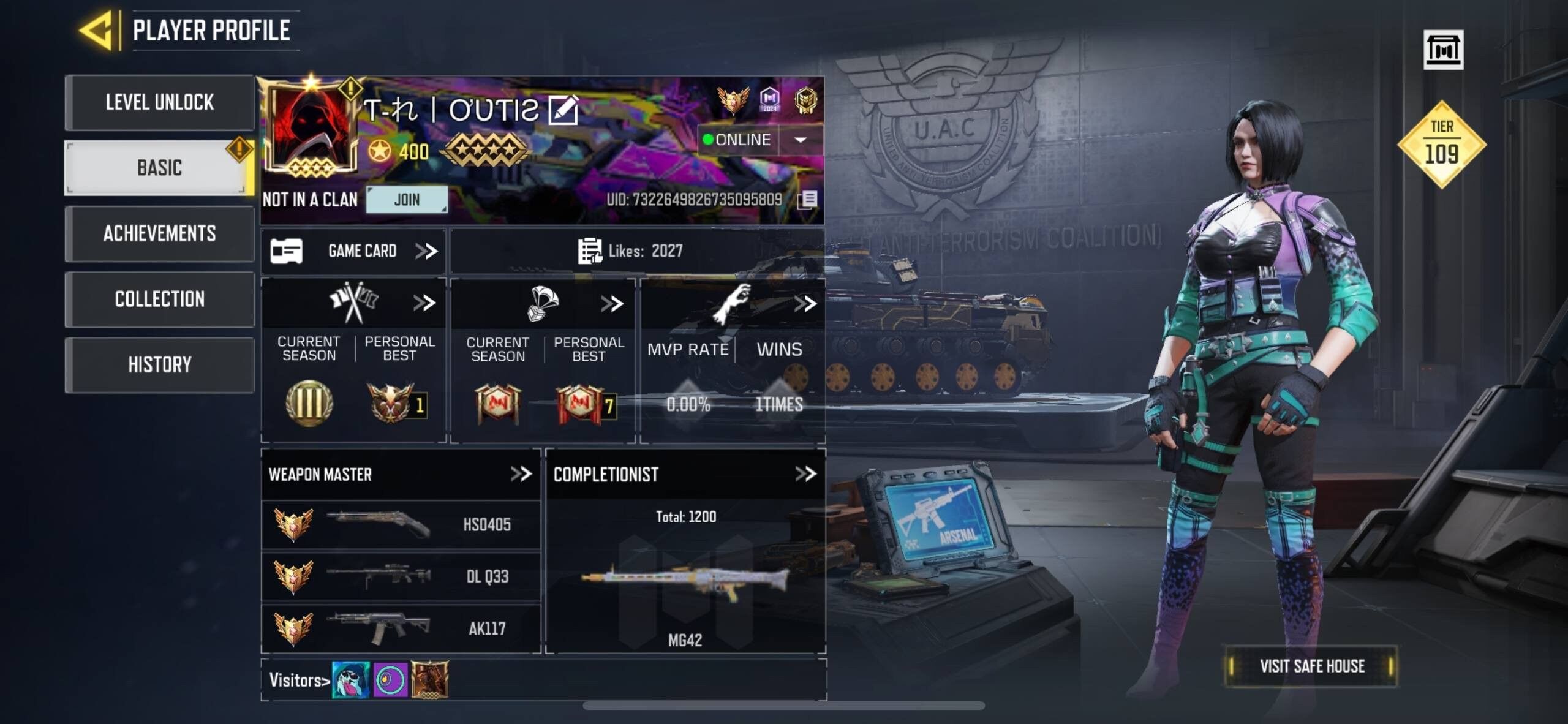This screenshot has height=724, width=1568.
Task: Click JOIN to join a clan
Action: (407, 199)
